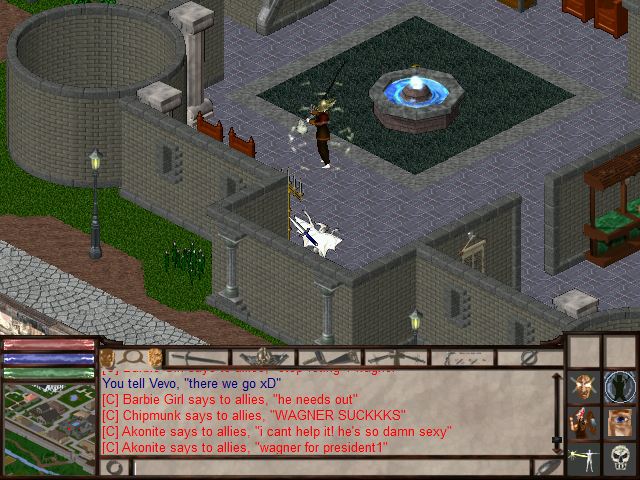Click the feather quill icon below chat

click(x=547, y=467)
